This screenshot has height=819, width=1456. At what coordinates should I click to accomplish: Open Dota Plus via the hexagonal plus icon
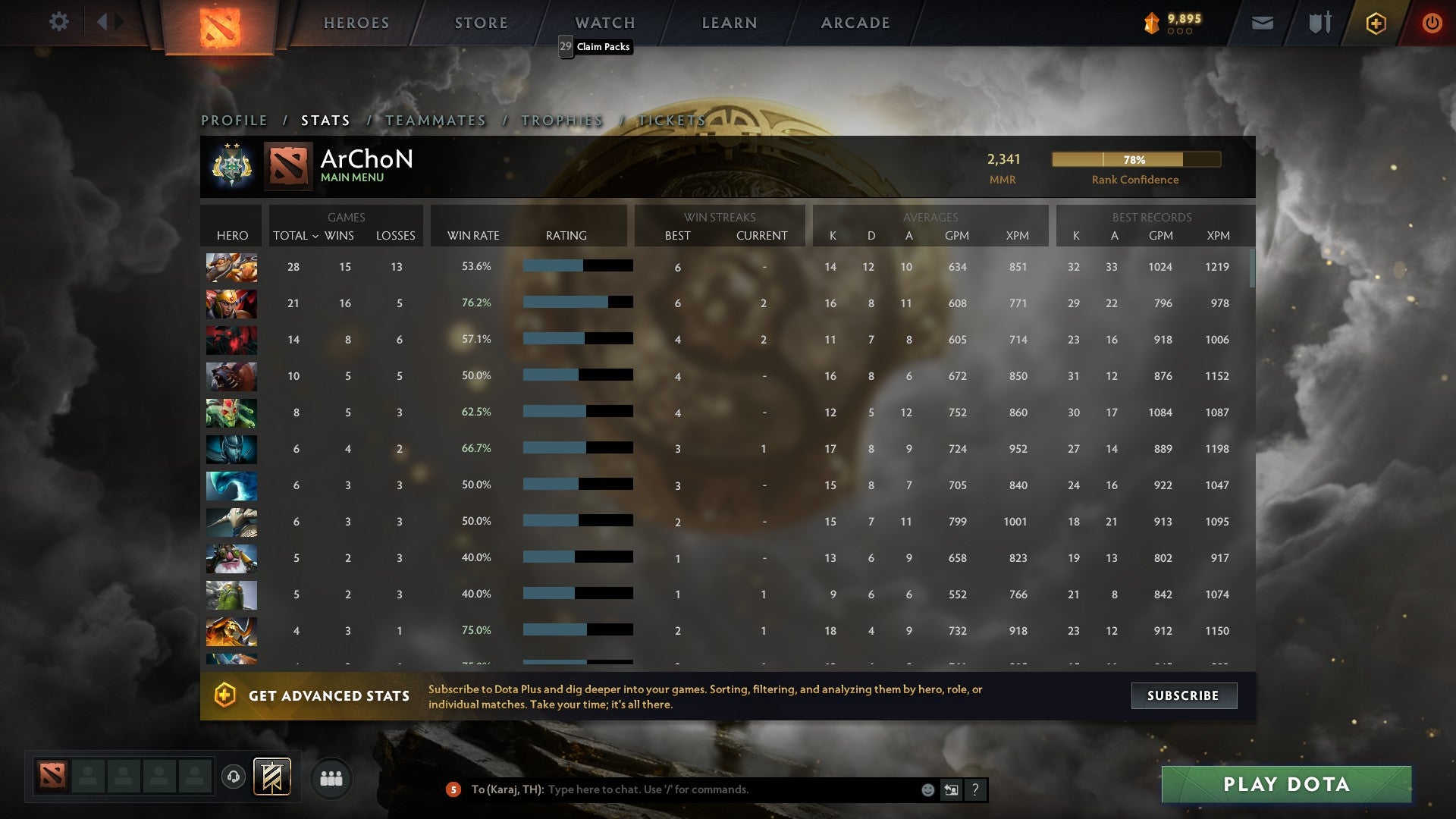[x=1376, y=23]
